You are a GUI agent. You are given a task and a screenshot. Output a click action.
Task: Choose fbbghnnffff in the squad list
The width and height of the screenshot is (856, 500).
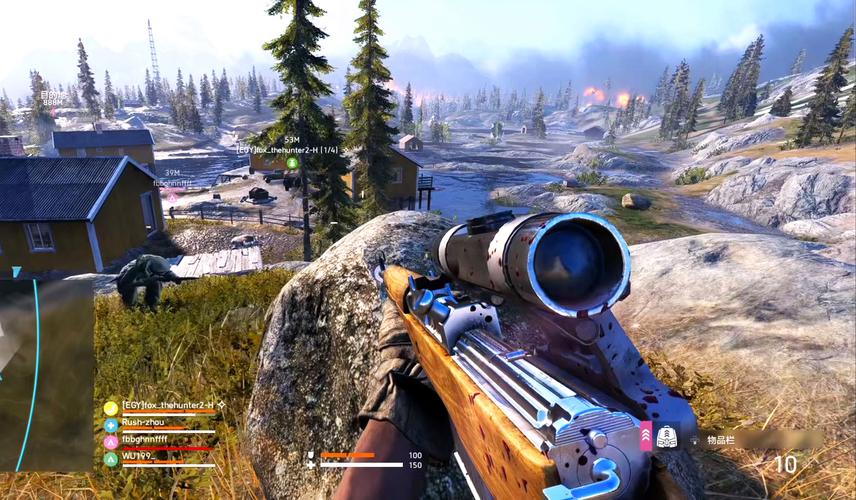[145, 439]
